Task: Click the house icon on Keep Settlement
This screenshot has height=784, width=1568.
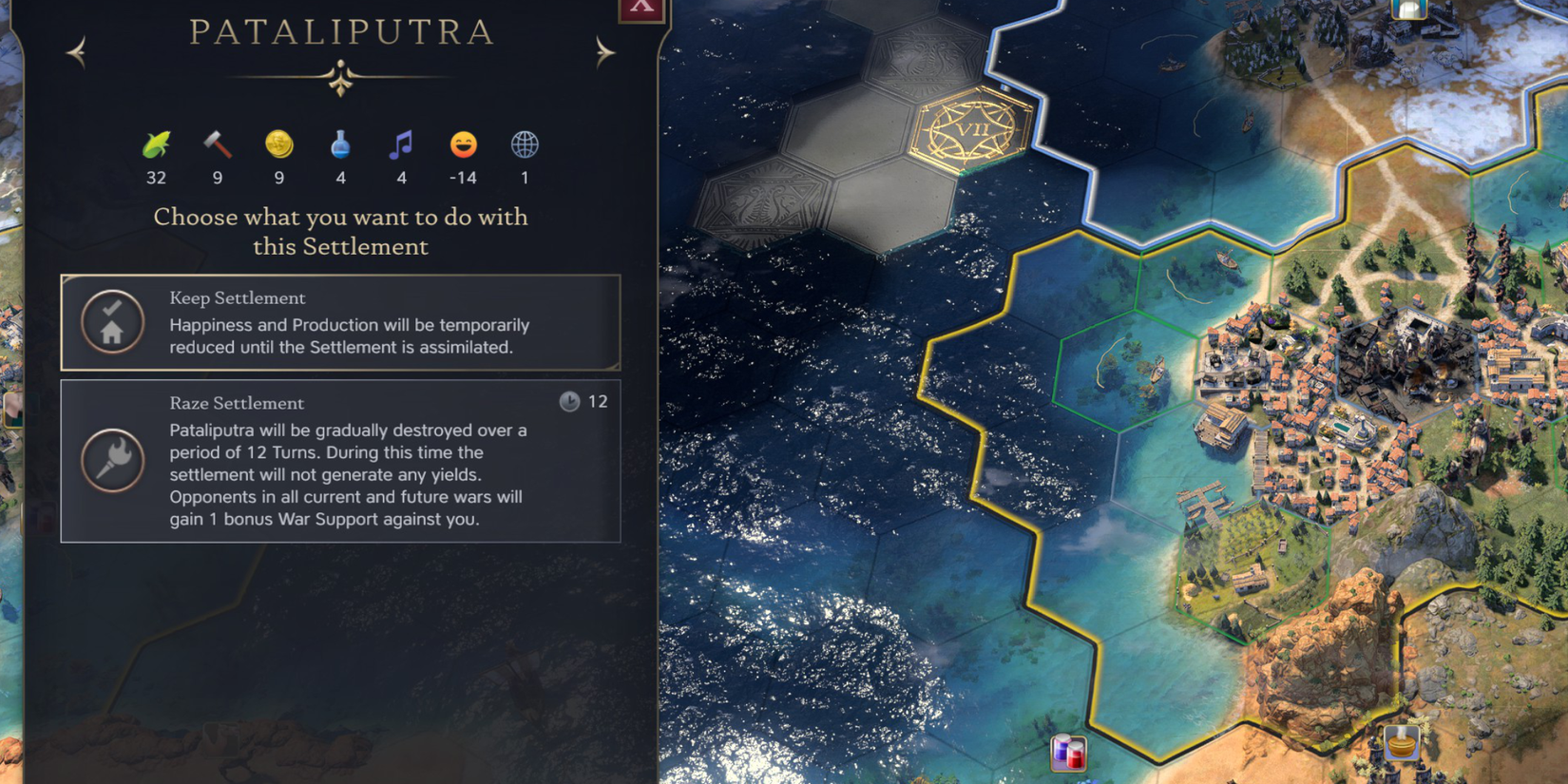Action: click(x=111, y=323)
